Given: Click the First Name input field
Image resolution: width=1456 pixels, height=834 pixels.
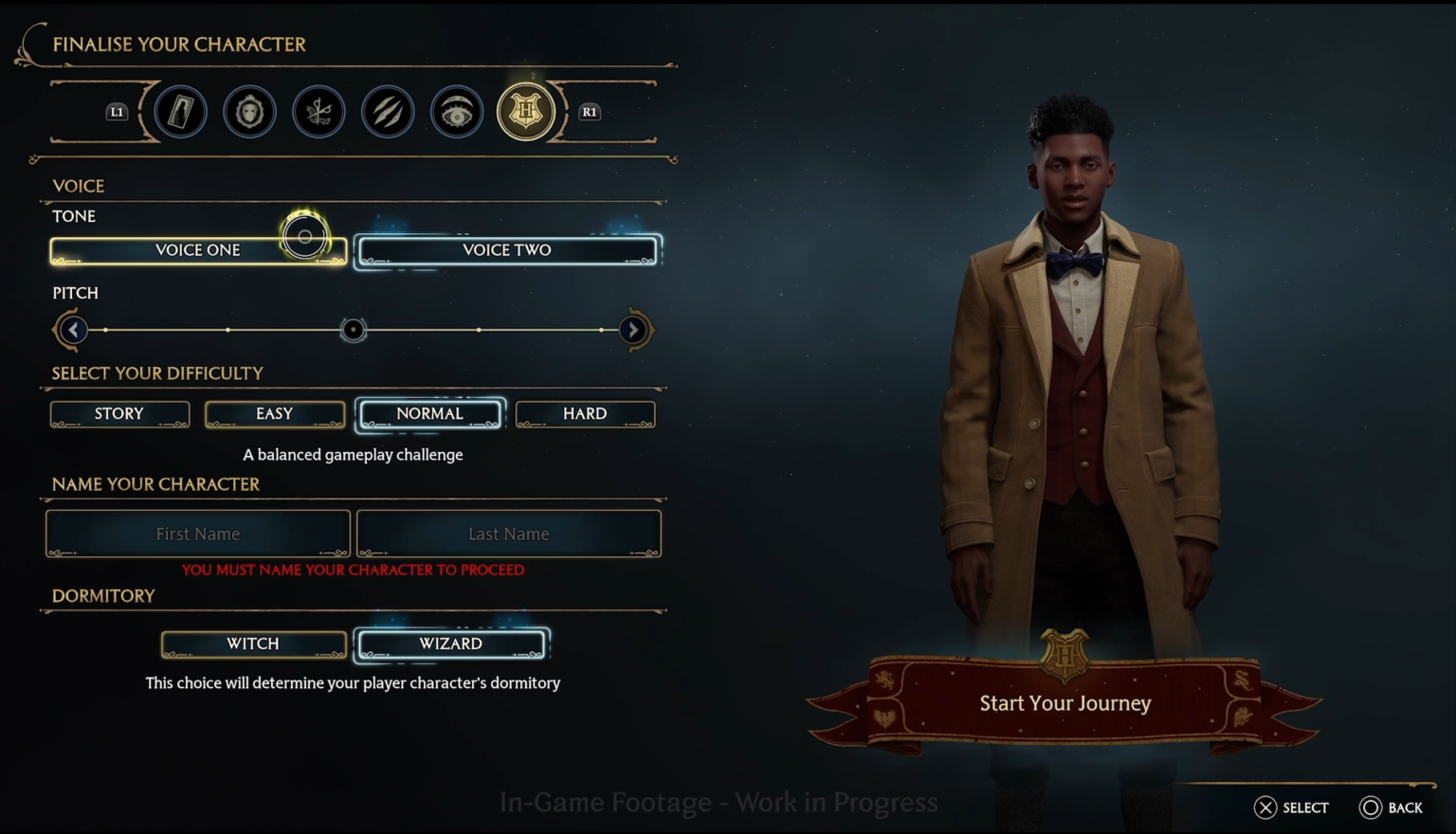Looking at the screenshot, I should click(197, 534).
